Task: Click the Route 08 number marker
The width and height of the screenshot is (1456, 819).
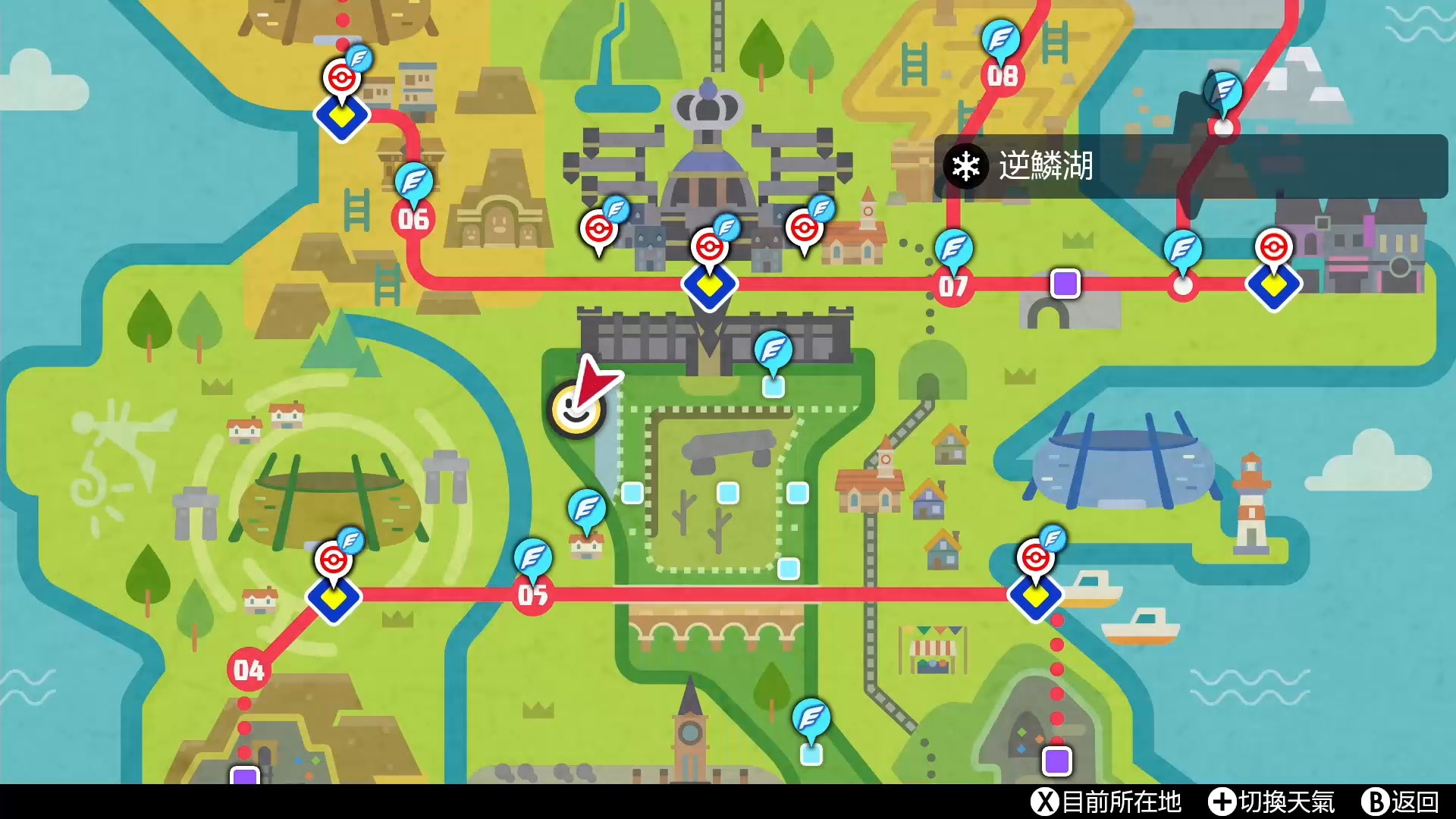Action: click(1003, 76)
